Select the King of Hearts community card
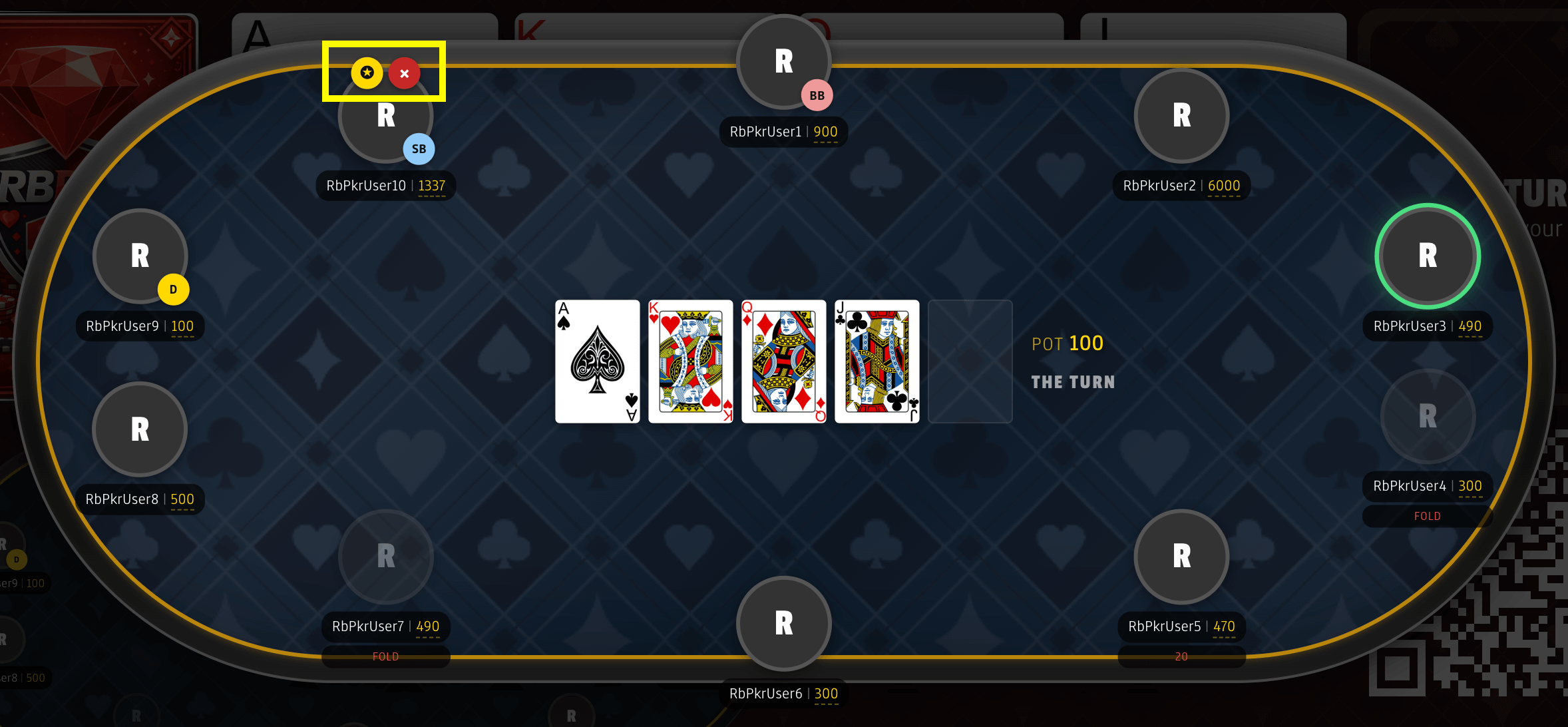 point(690,360)
